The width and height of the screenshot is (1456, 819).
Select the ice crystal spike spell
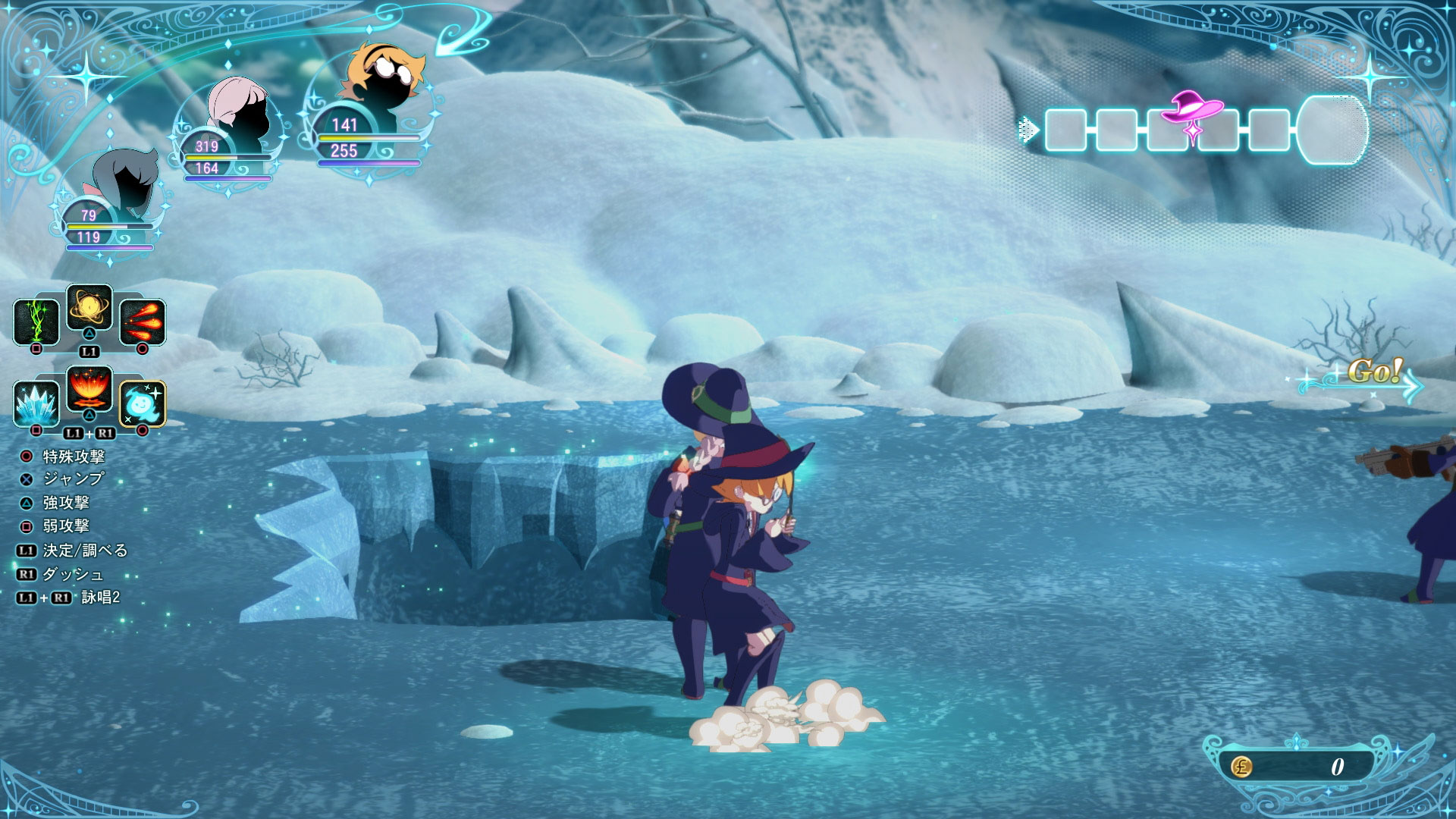[36, 403]
